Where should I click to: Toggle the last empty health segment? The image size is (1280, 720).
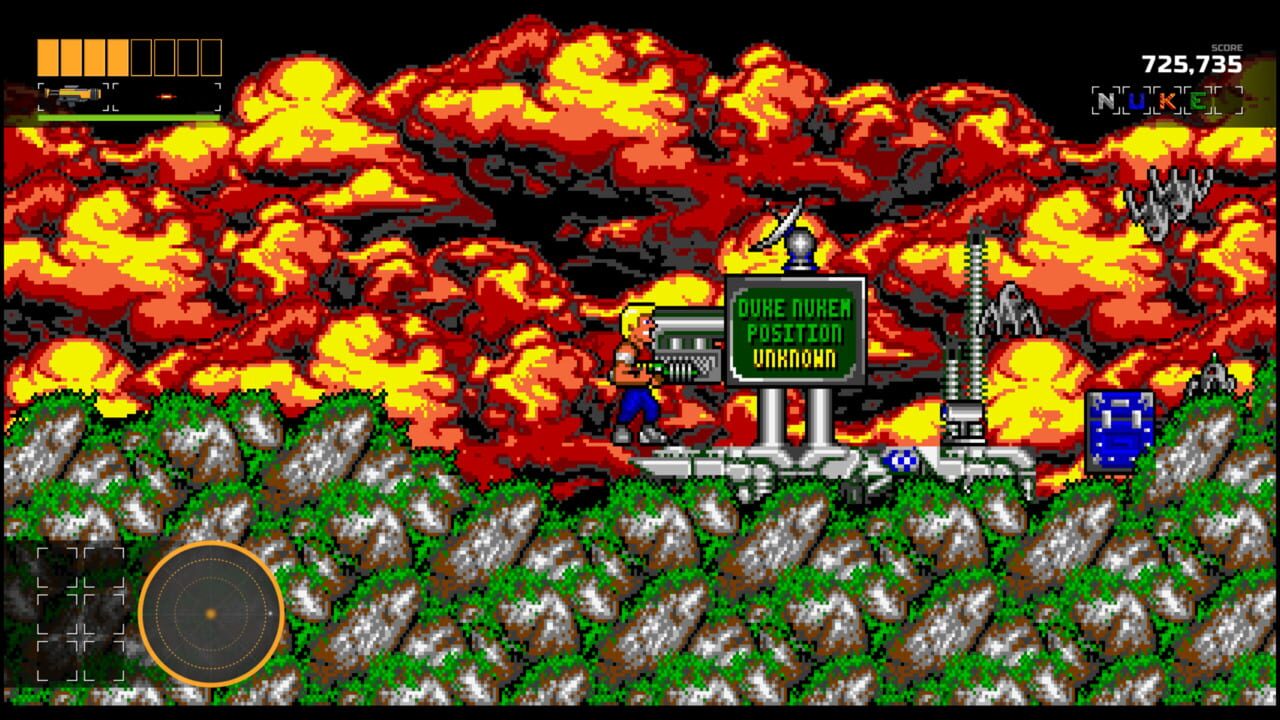click(211, 57)
